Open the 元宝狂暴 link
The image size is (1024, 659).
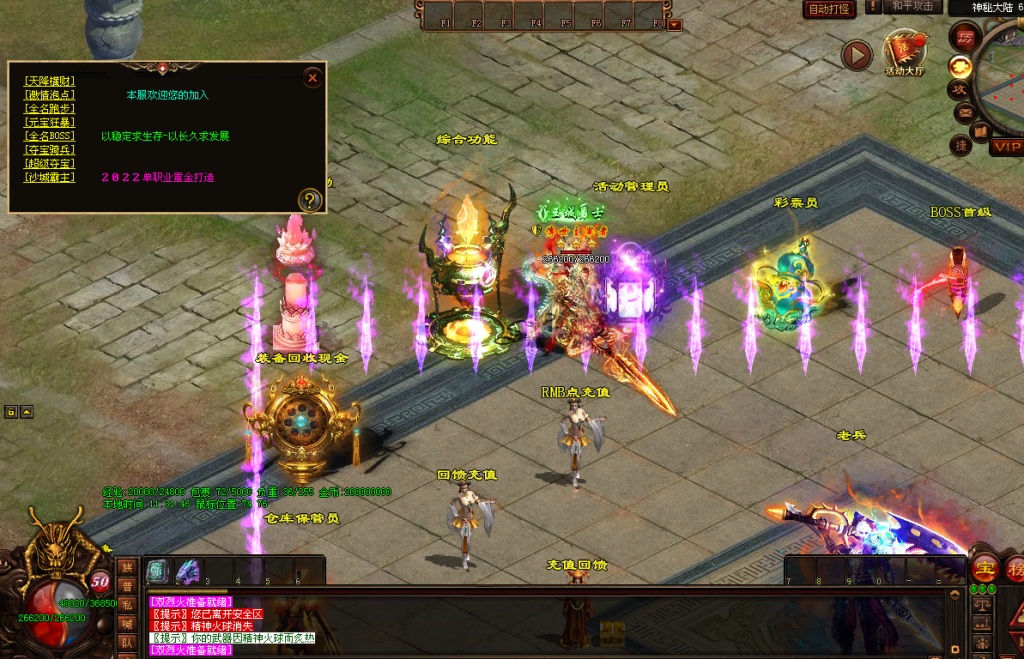pos(50,122)
